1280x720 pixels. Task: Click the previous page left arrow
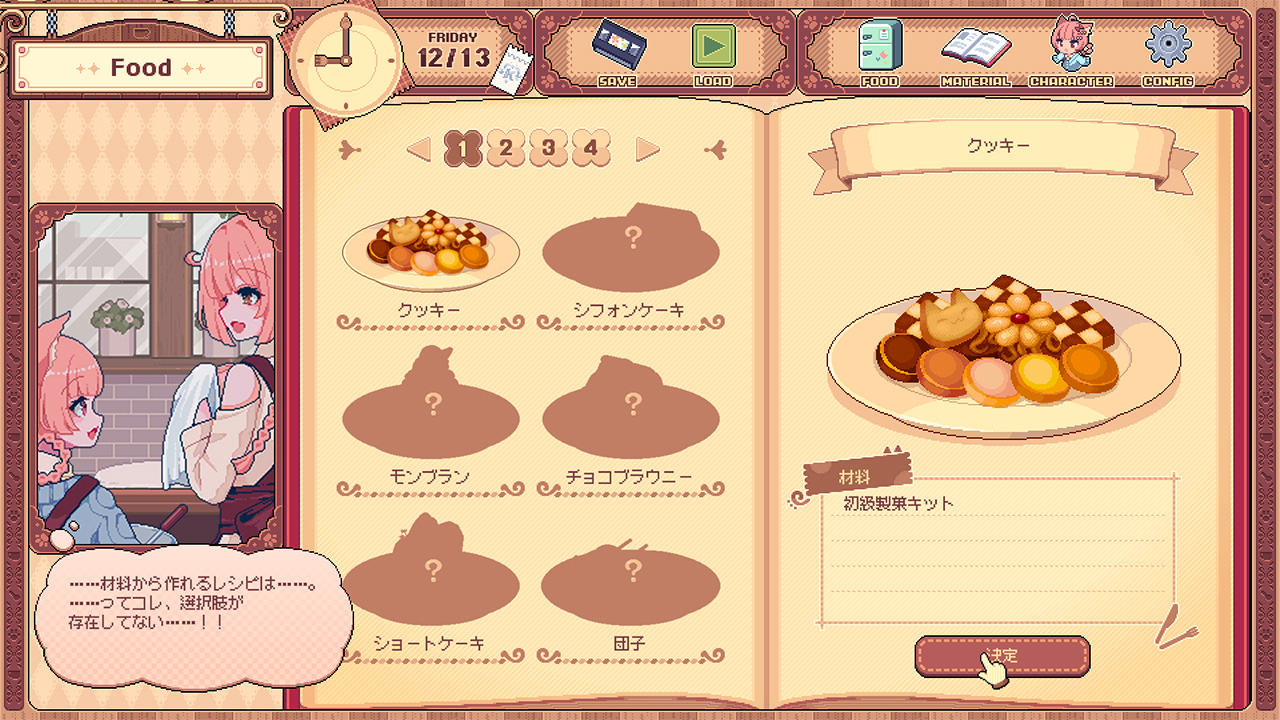click(x=419, y=150)
